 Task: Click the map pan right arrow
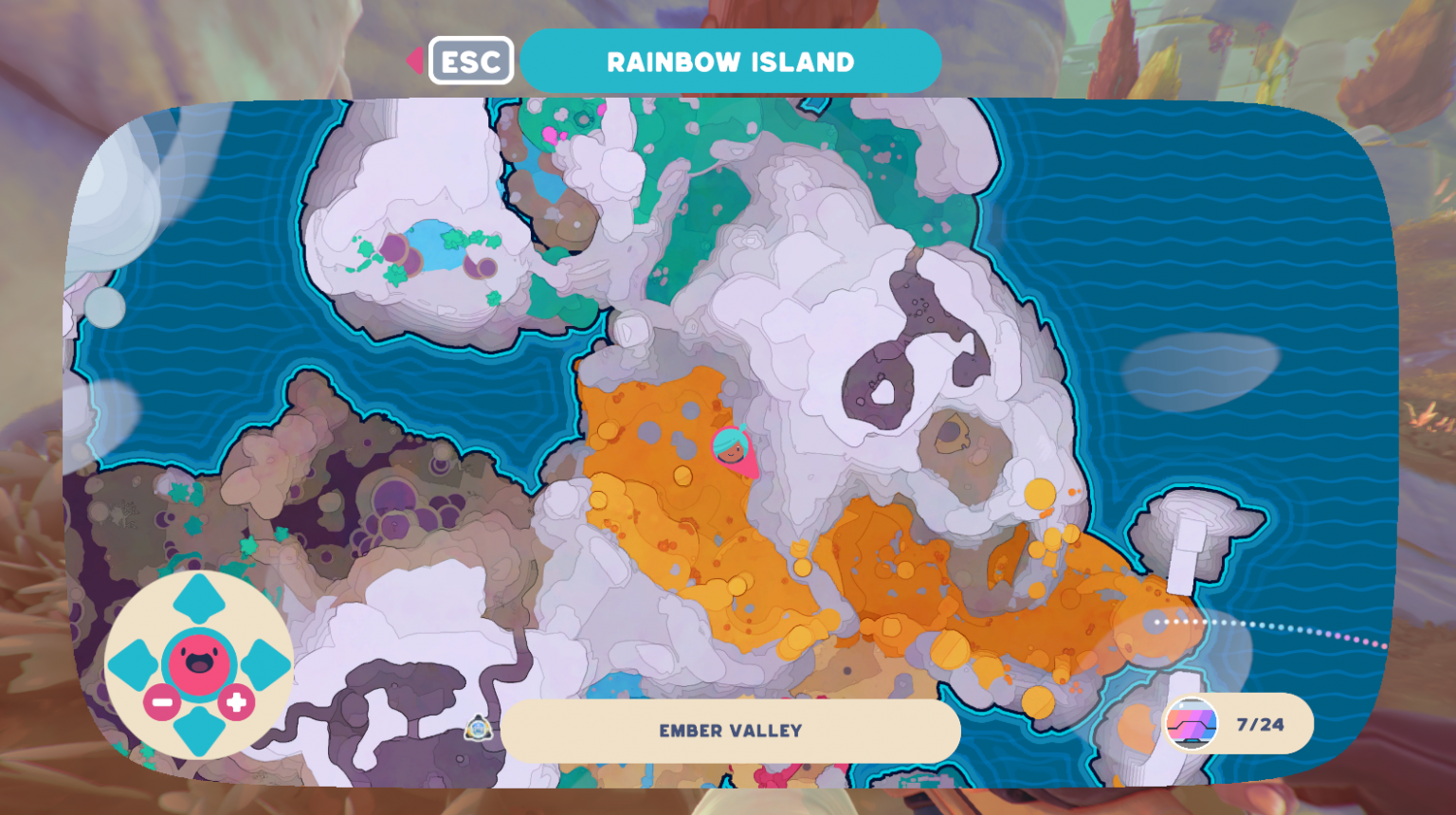pos(264,661)
